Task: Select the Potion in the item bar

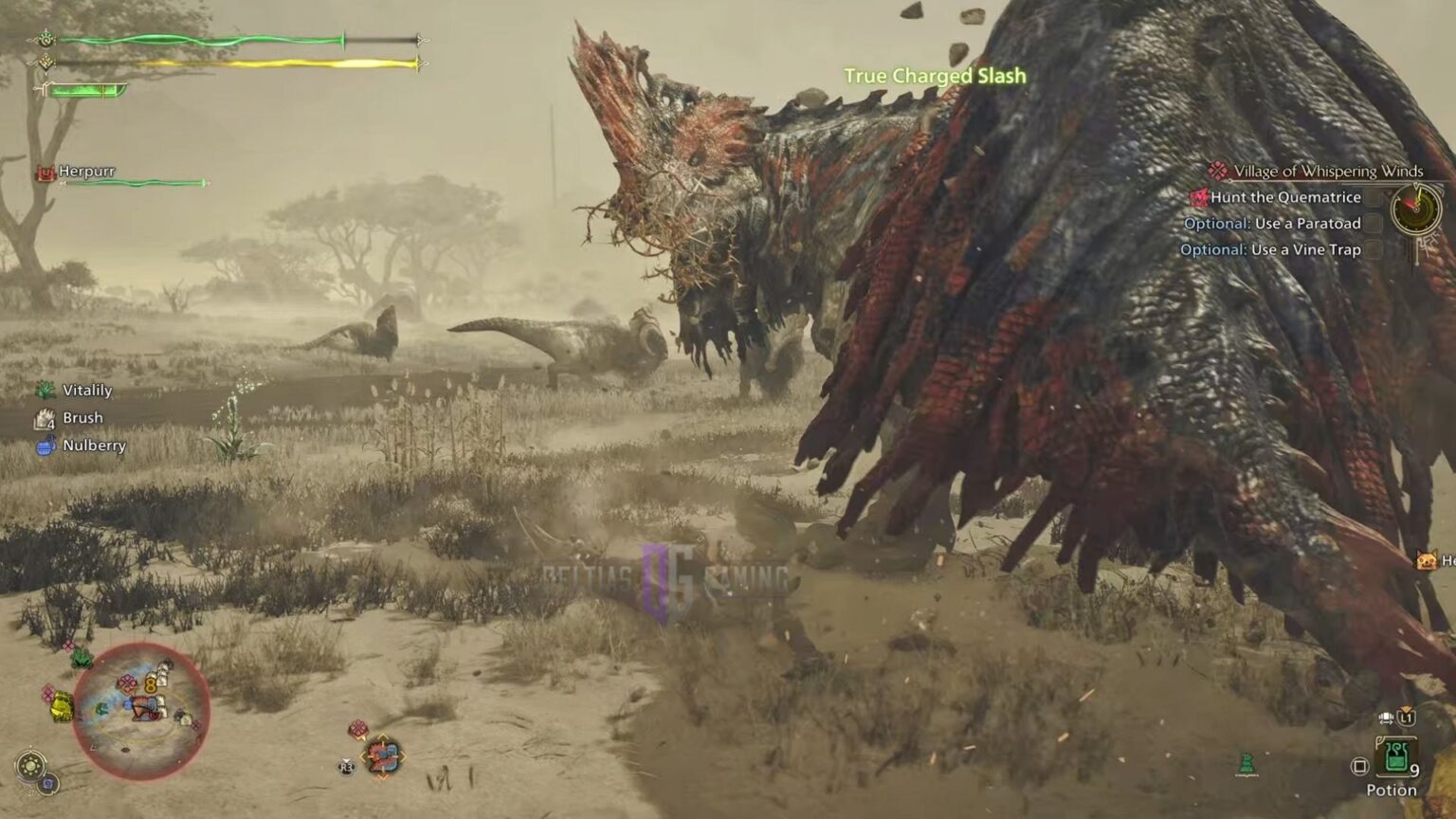Action: (1395, 757)
